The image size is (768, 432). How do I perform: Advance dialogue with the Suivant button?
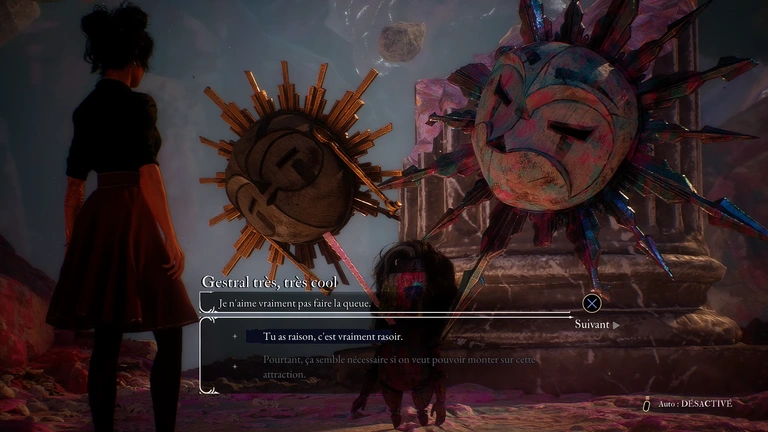click(x=596, y=324)
